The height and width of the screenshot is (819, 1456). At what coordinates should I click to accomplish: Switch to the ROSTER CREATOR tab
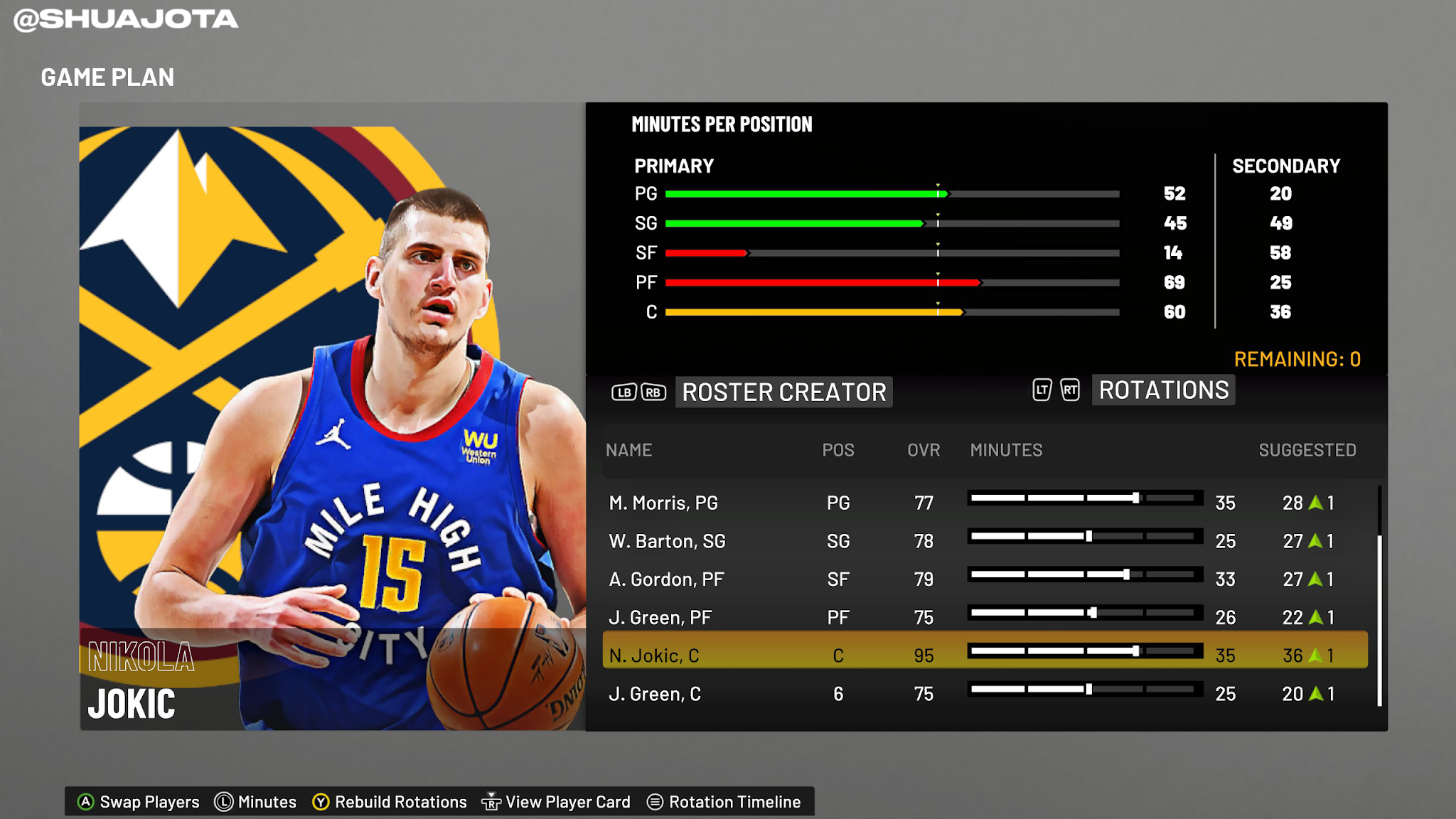click(784, 392)
